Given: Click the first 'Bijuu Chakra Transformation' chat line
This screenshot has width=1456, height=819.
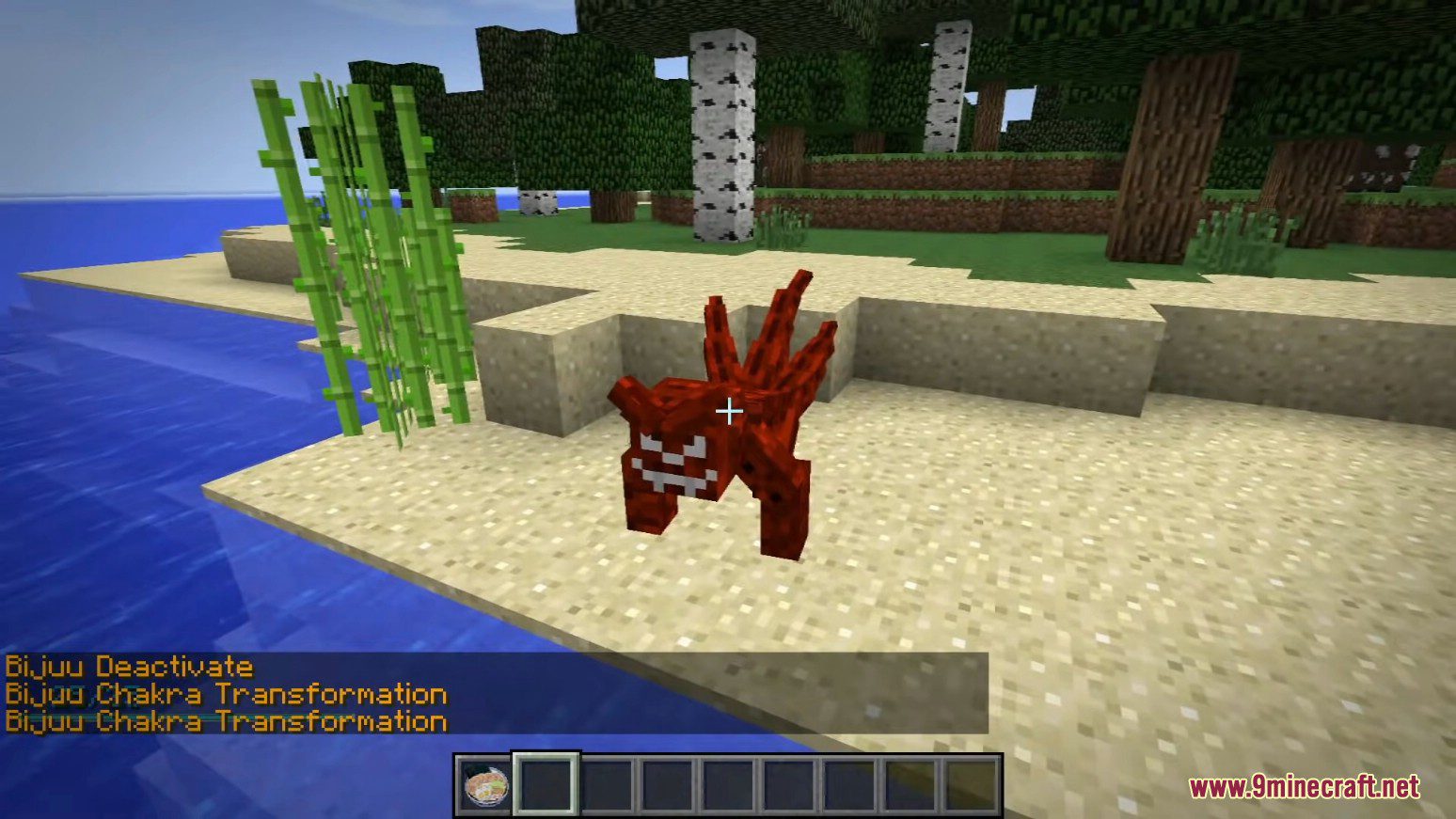Looking at the screenshot, I should [226, 694].
